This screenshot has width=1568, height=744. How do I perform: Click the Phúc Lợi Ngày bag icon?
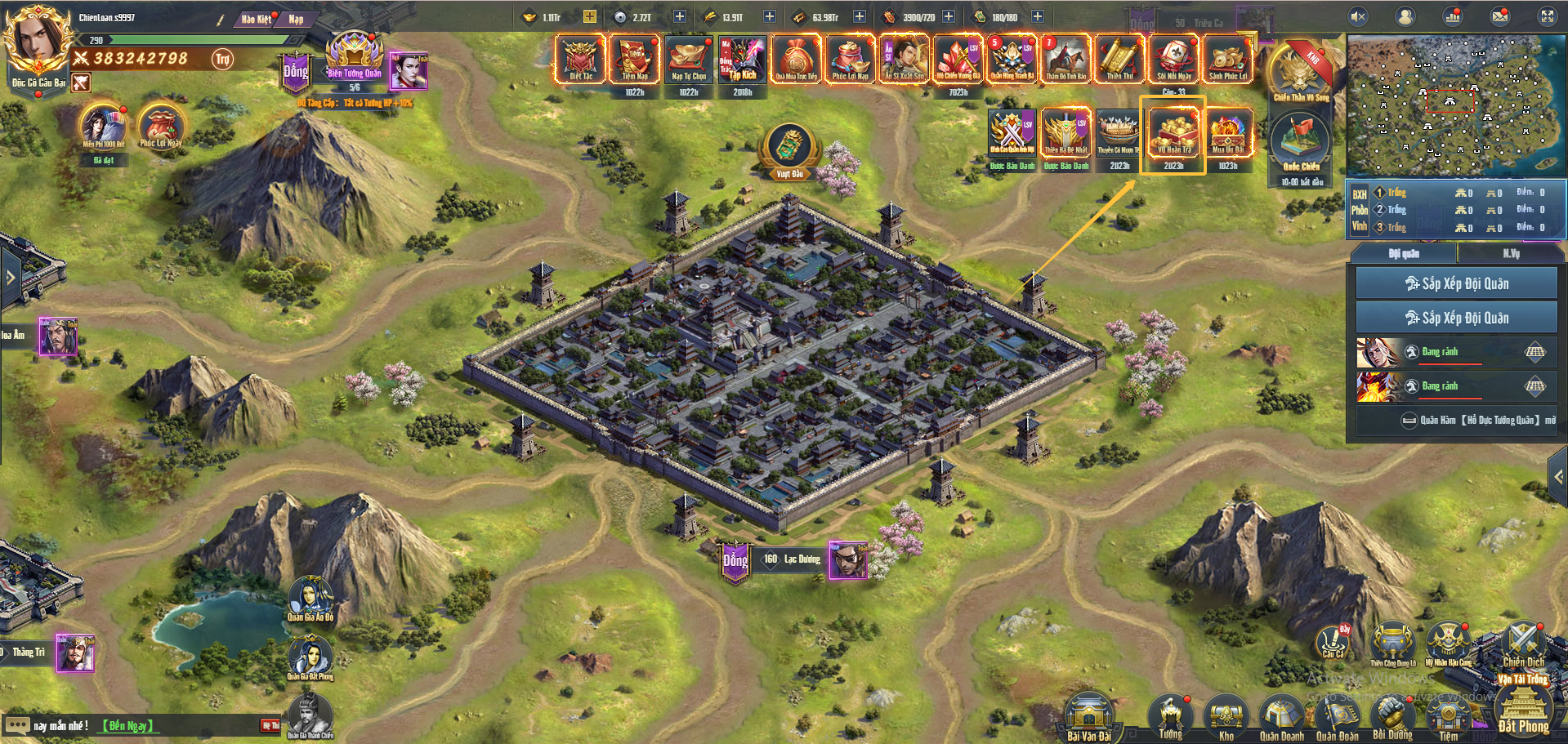(x=160, y=126)
